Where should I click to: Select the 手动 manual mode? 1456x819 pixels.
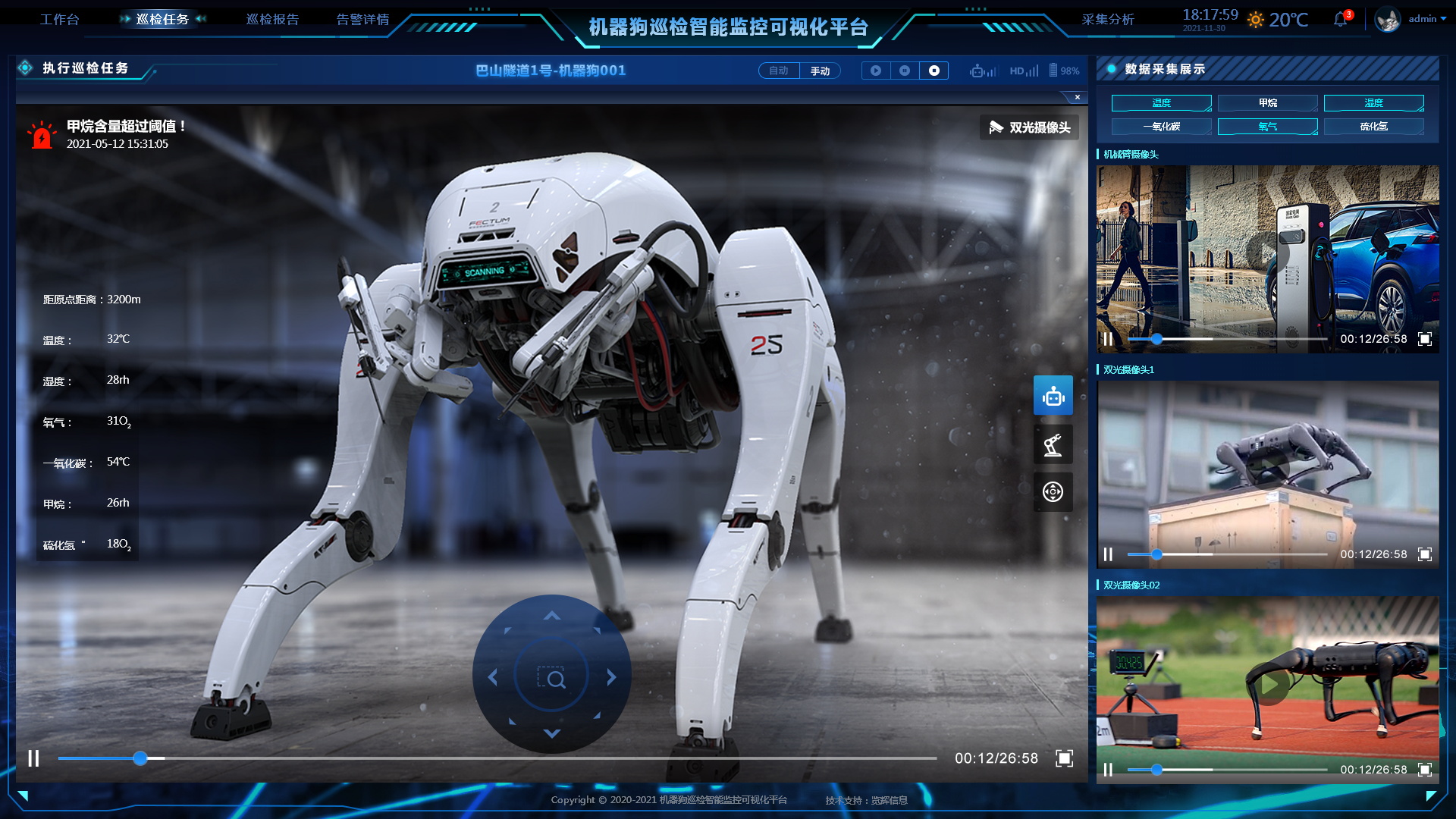[820, 71]
